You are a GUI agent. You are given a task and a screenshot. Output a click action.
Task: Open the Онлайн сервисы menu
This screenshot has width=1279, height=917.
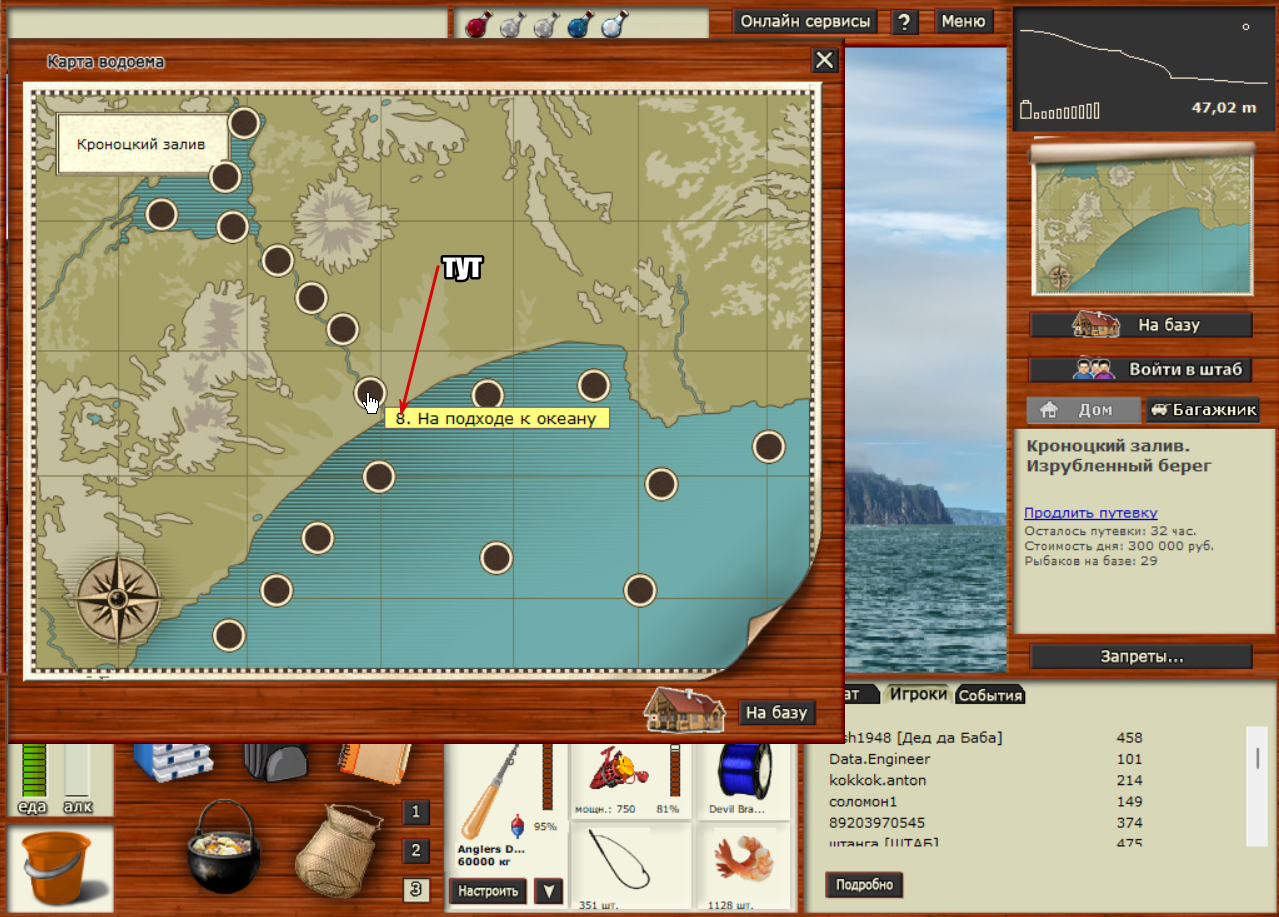[804, 21]
